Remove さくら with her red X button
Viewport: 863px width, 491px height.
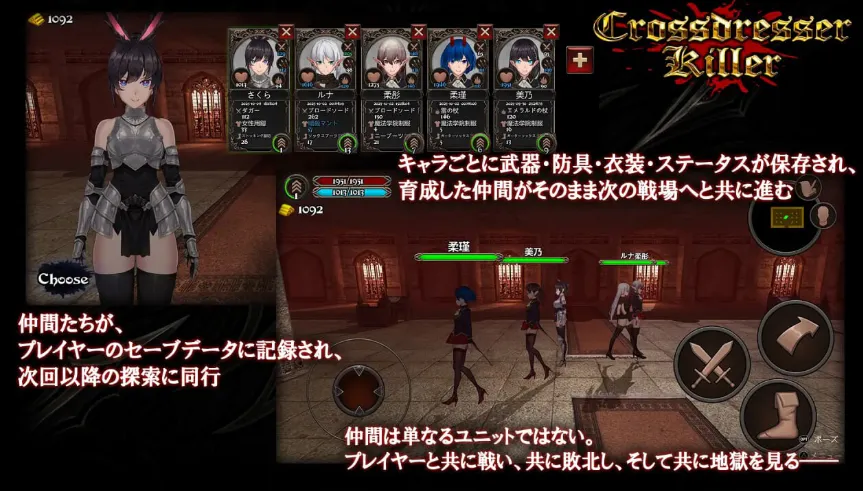pyautogui.click(x=285, y=32)
